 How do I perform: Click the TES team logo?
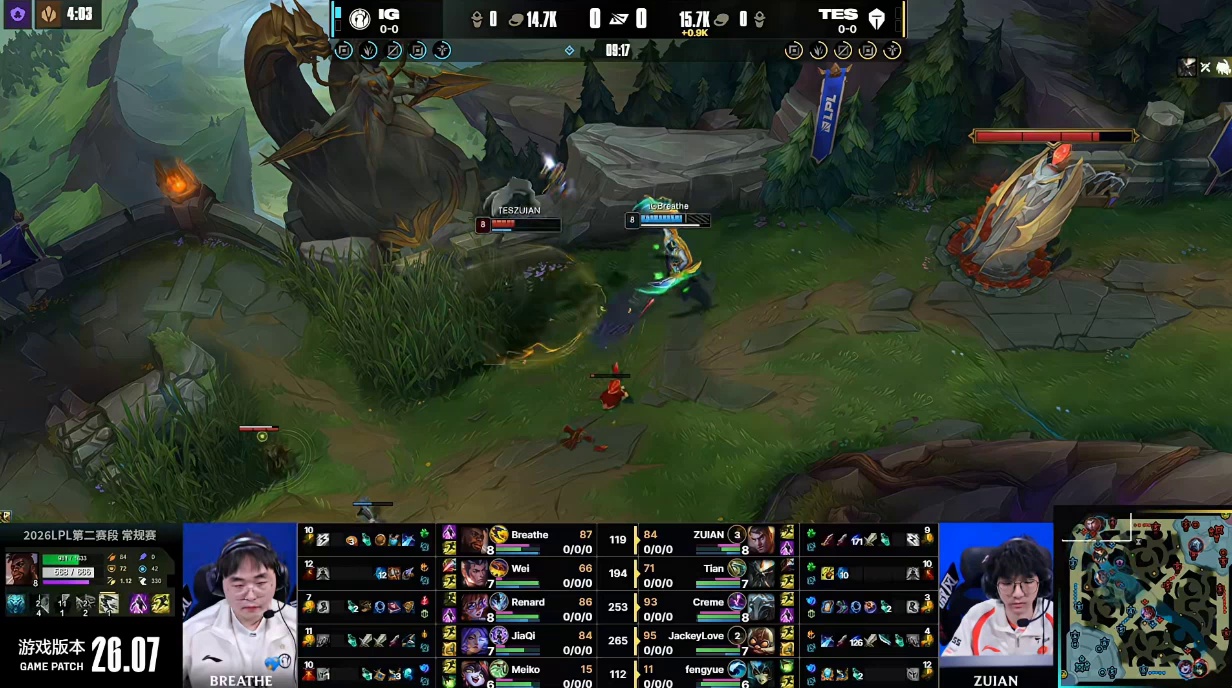(x=877, y=18)
